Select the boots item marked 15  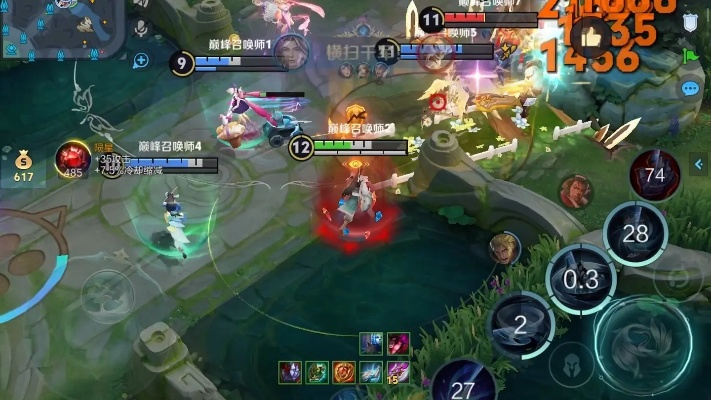[x=397, y=372]
